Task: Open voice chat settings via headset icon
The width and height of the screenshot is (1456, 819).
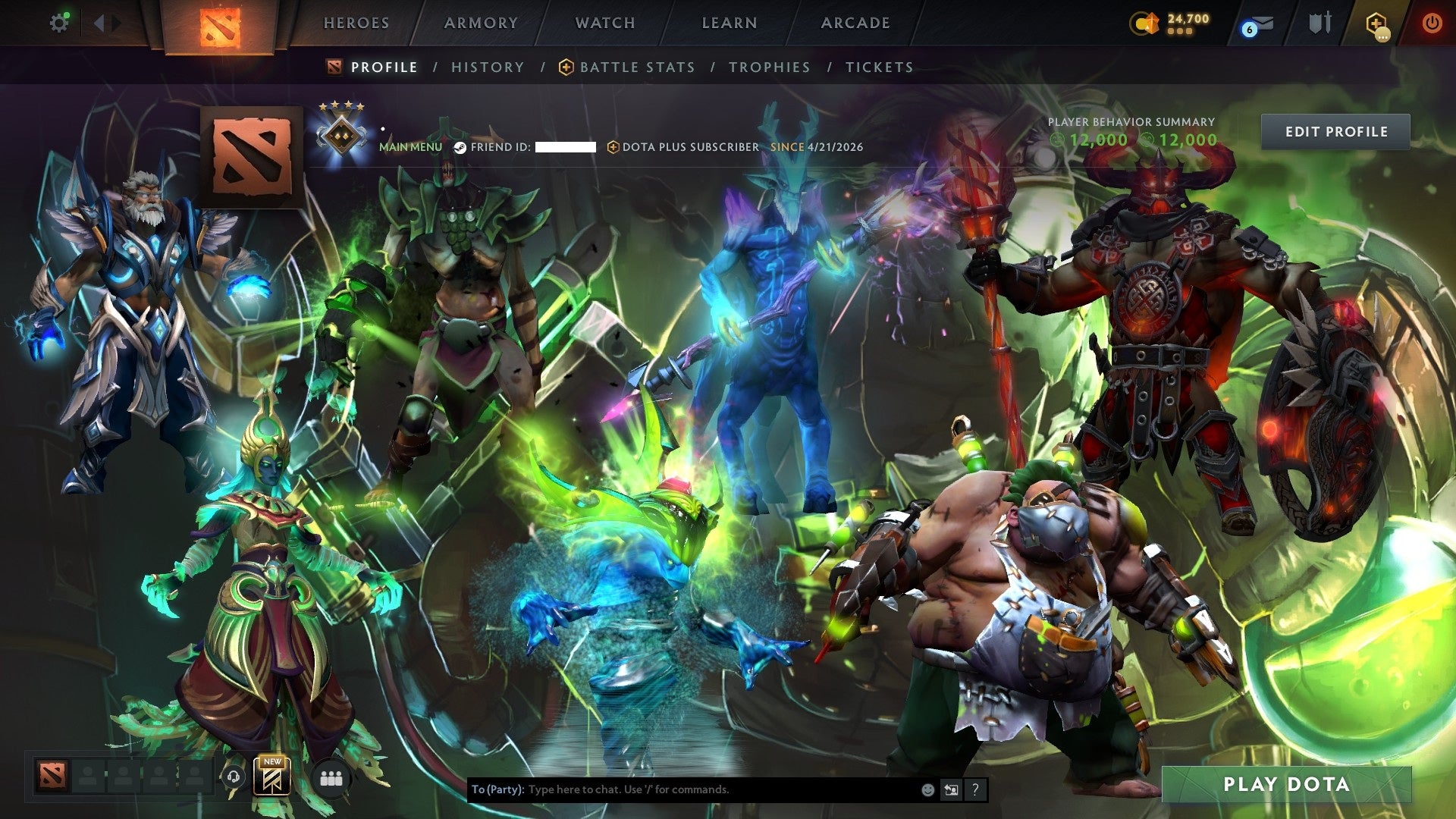Action: (x=234, y=776)
